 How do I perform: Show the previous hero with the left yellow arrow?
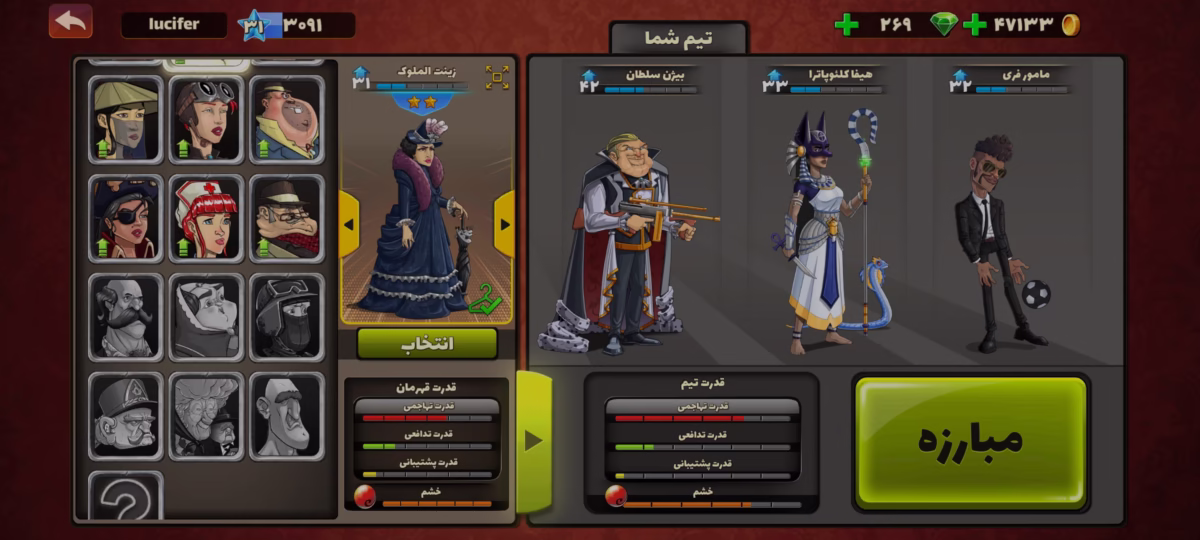coord(349,224)
